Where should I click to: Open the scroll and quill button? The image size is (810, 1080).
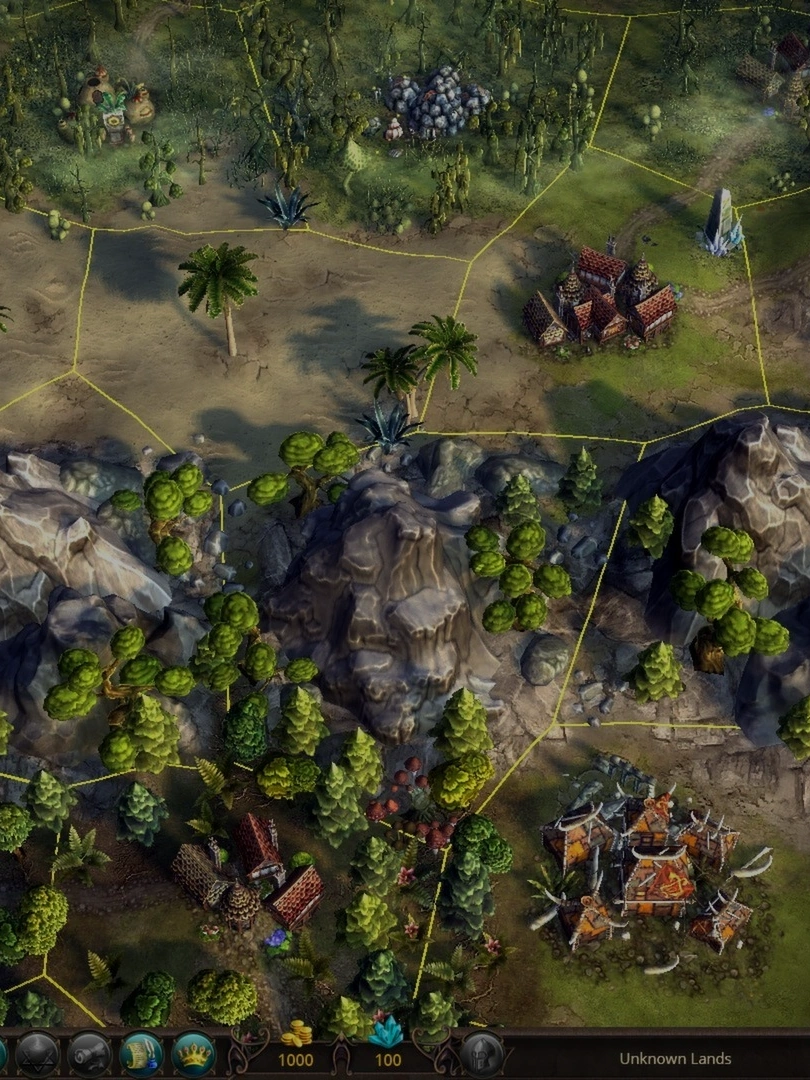141,1055
